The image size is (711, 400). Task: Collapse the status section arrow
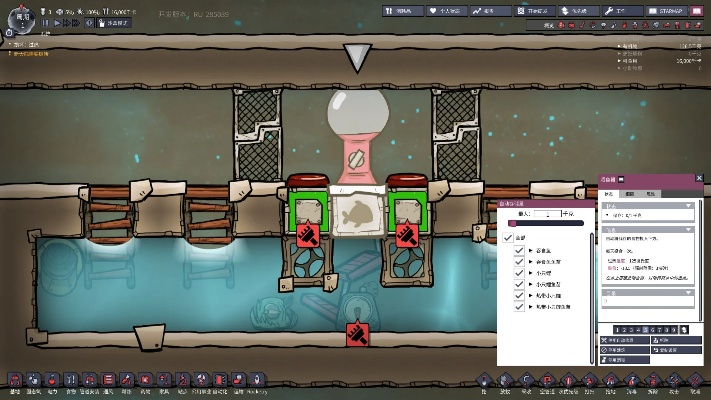[x=687, y=205]
